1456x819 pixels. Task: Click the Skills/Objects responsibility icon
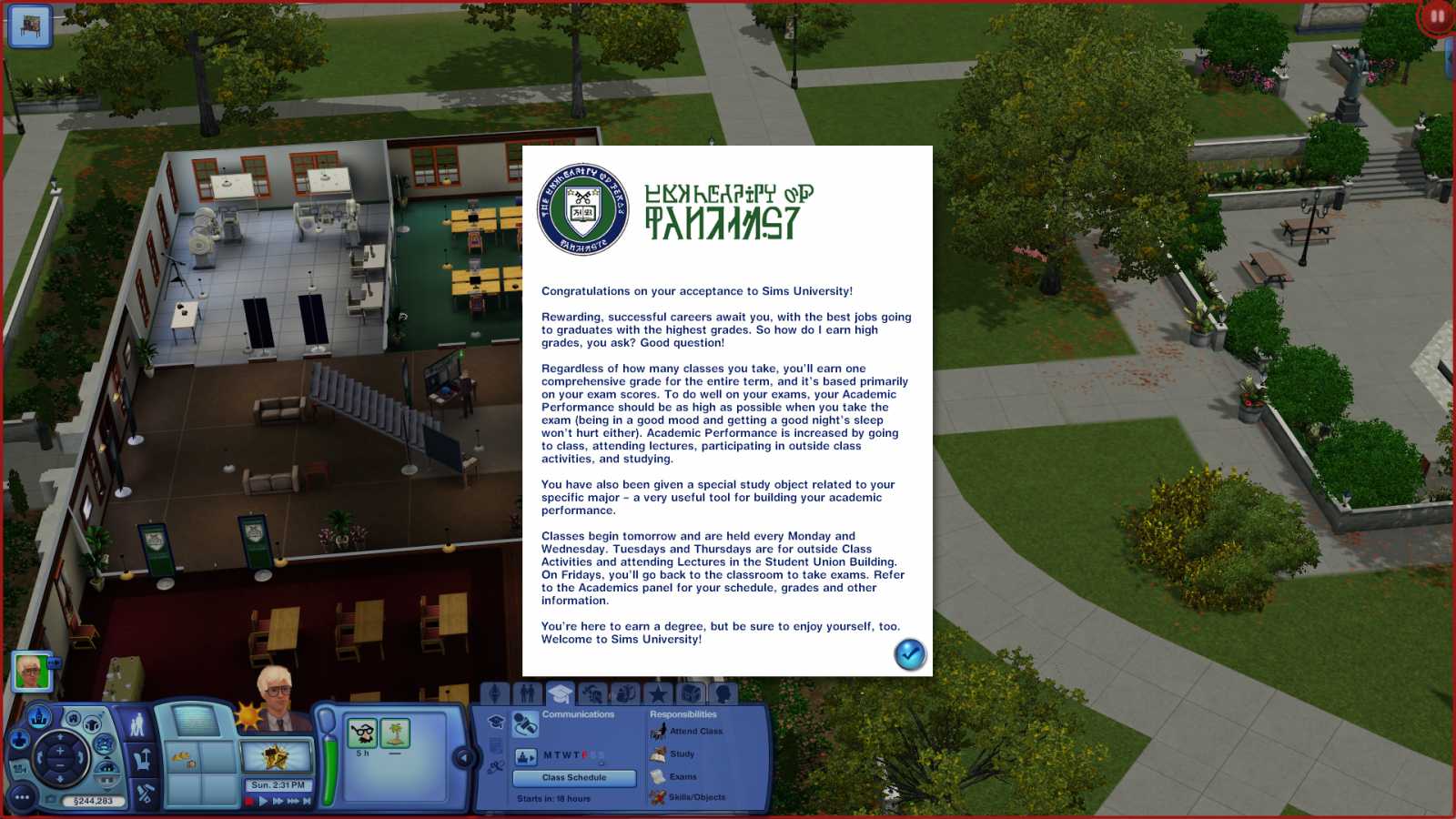coord(658,797)
